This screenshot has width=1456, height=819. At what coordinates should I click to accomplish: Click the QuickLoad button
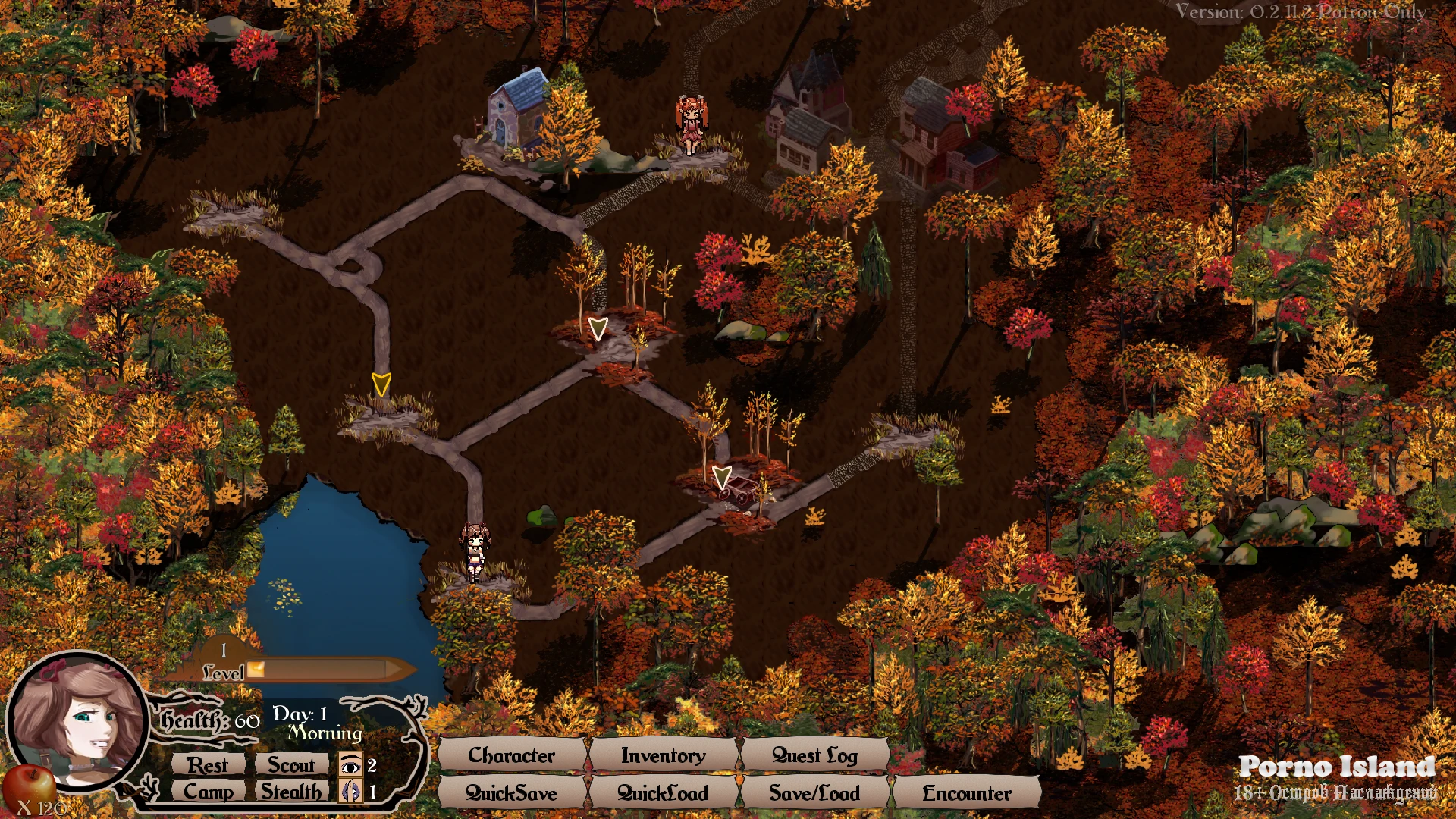663,793
